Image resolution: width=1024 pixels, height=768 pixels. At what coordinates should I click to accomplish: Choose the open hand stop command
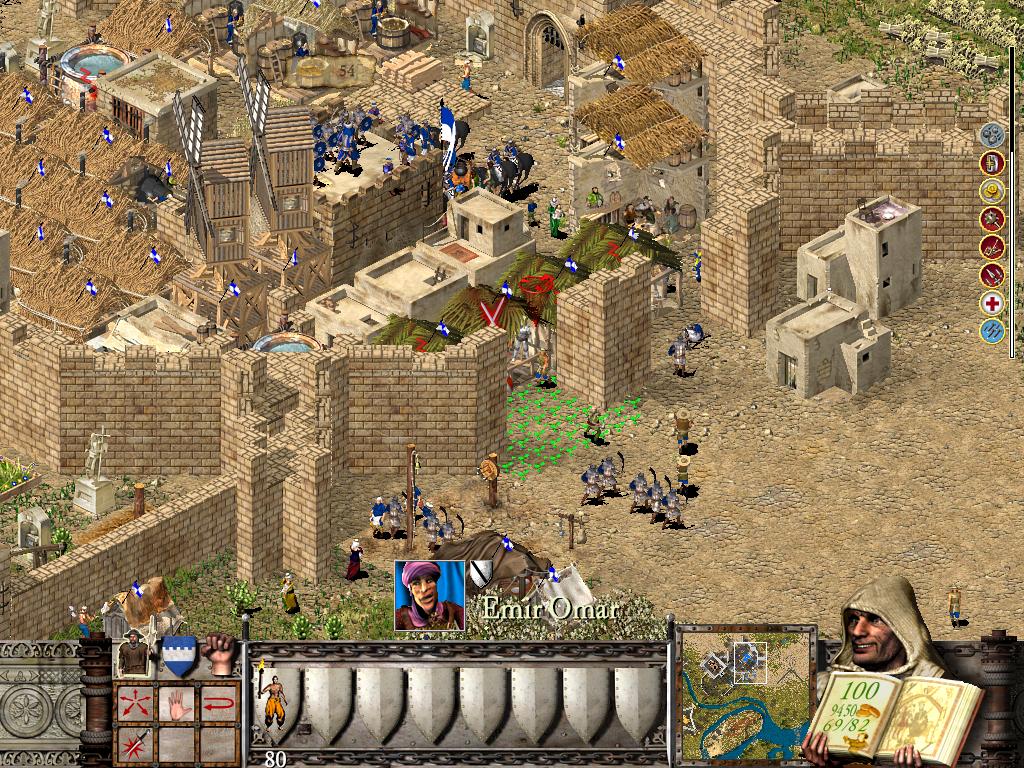click(178, 702)
